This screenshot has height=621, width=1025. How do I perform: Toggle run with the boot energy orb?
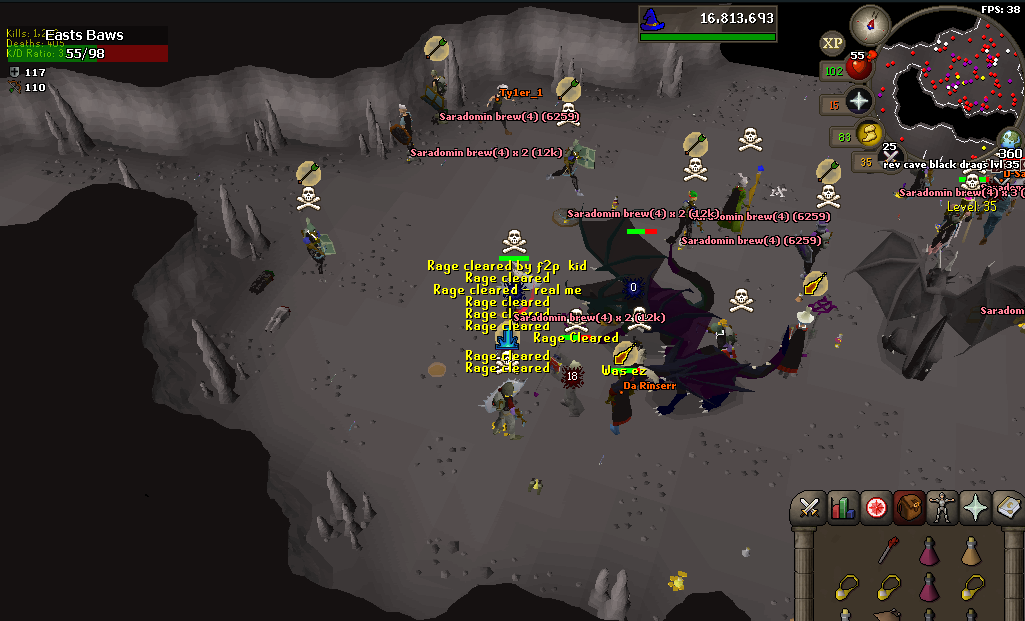click(x=868, y=133)
